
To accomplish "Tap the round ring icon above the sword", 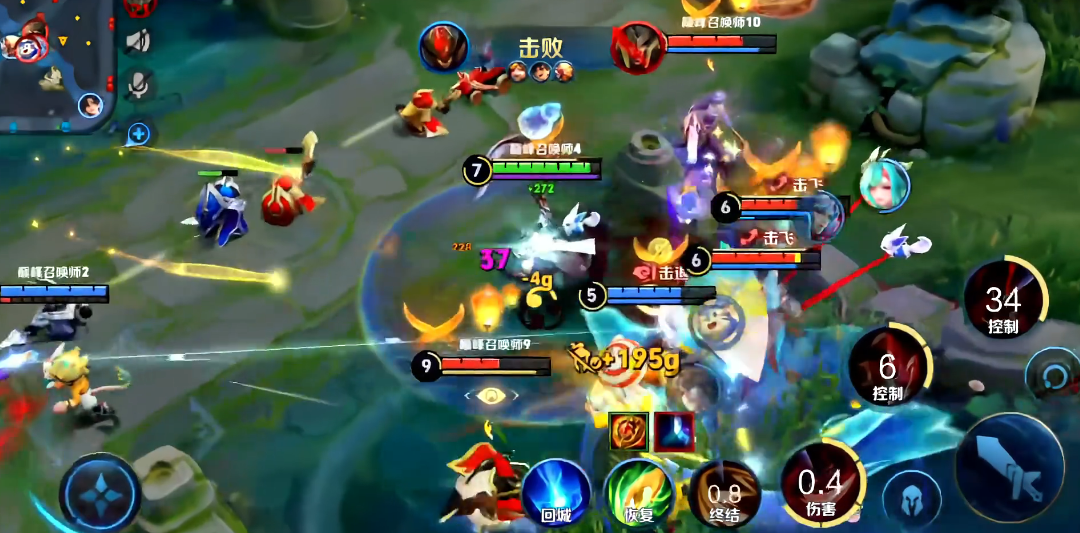I will pos(1051,375).
